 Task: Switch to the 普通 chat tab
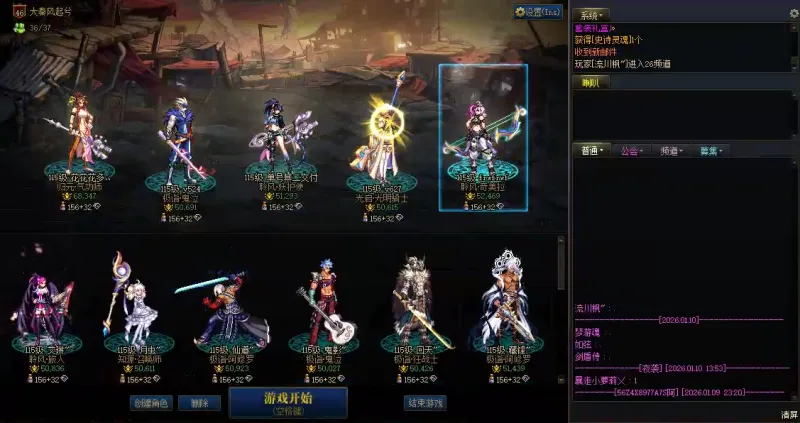(x=592, y=151)
